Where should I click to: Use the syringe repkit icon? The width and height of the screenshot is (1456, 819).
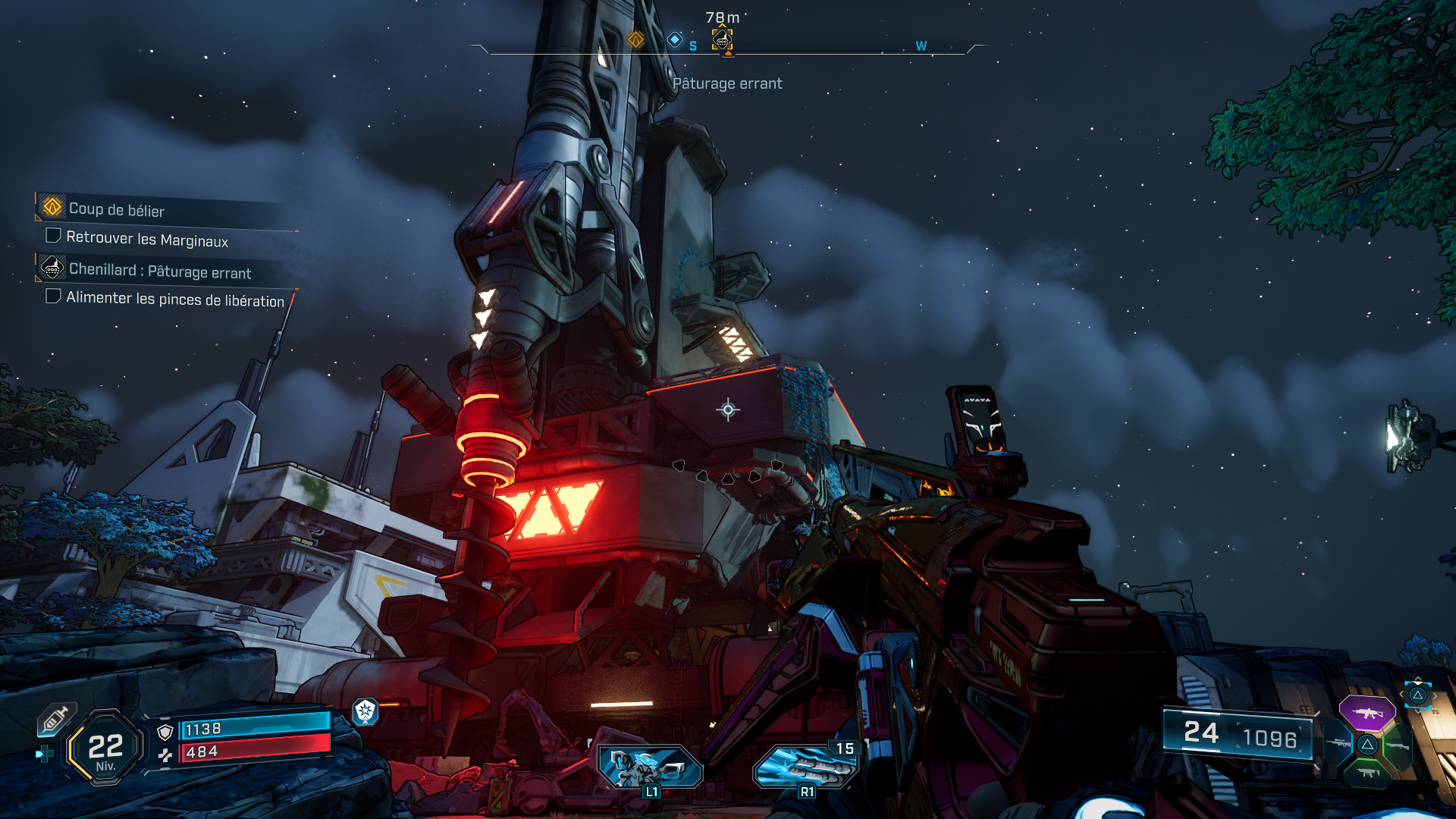tap(56, 719)
